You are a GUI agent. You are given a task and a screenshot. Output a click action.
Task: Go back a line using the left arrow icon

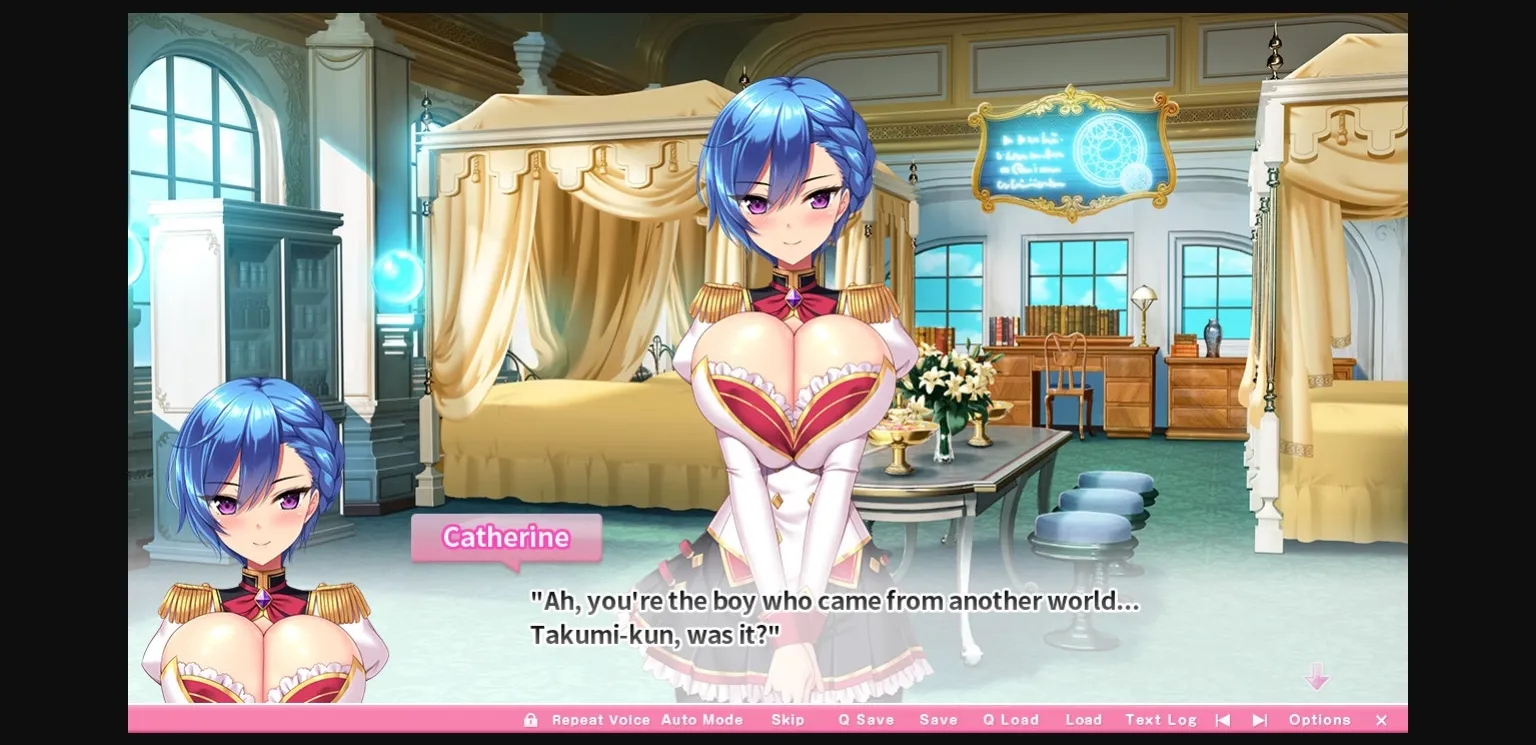tap(1222, 719)
